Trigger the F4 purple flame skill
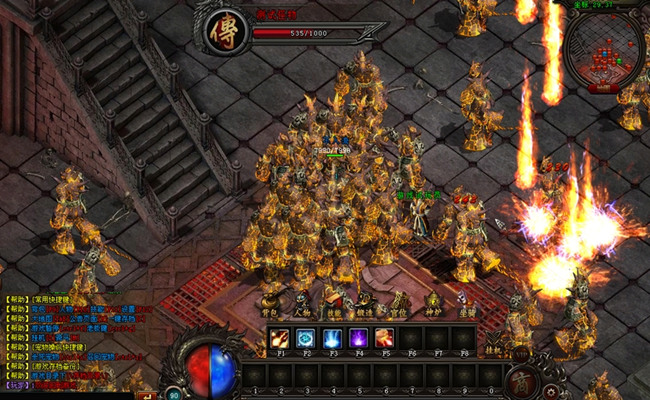The image size is (650, 400). tap(357, 338)
